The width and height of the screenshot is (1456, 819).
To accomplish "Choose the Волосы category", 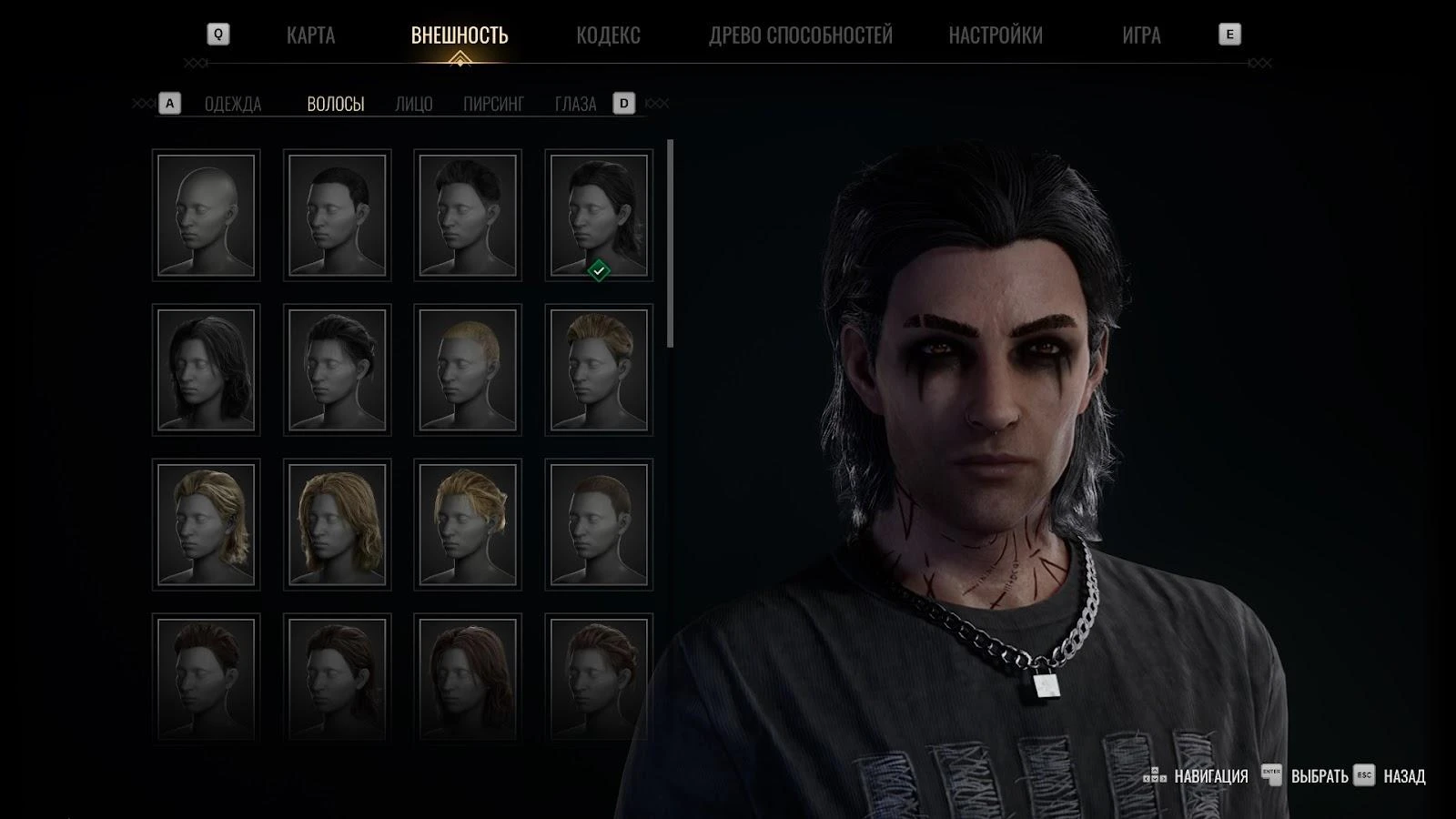I will click(x=336, y=104).
